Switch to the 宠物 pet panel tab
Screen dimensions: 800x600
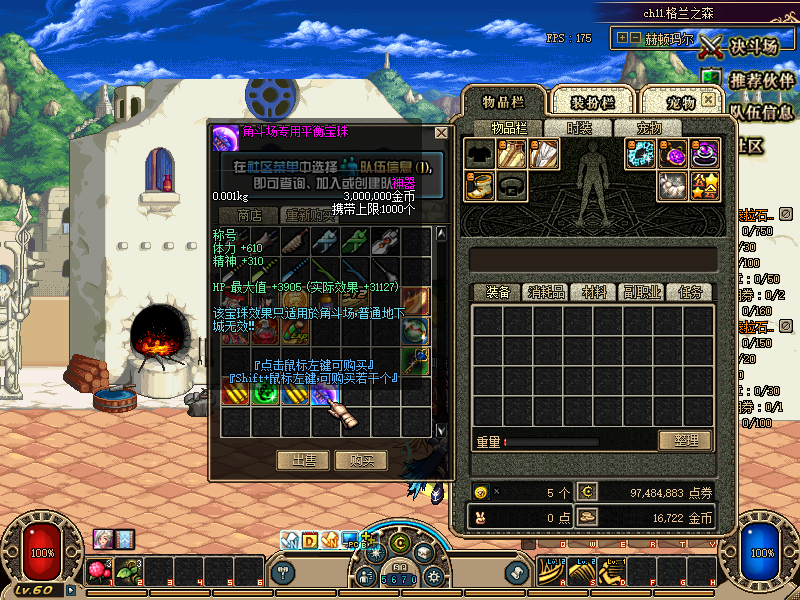(680, 102)
